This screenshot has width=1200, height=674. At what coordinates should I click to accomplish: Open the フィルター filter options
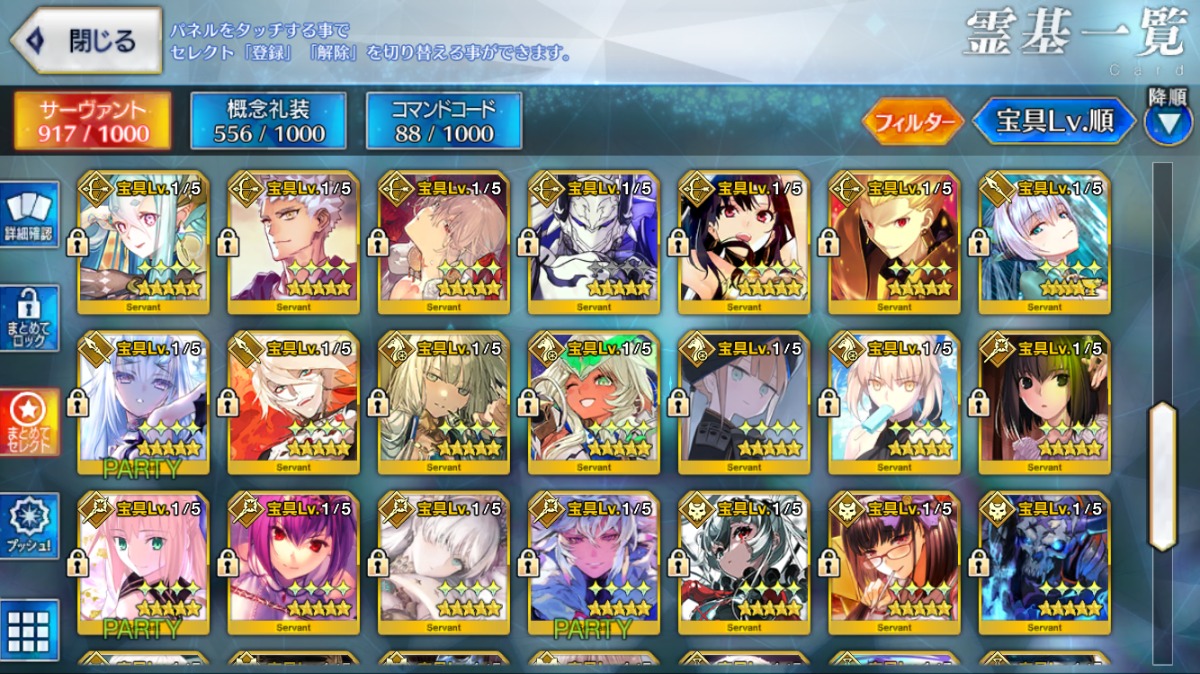coord(912,122)
